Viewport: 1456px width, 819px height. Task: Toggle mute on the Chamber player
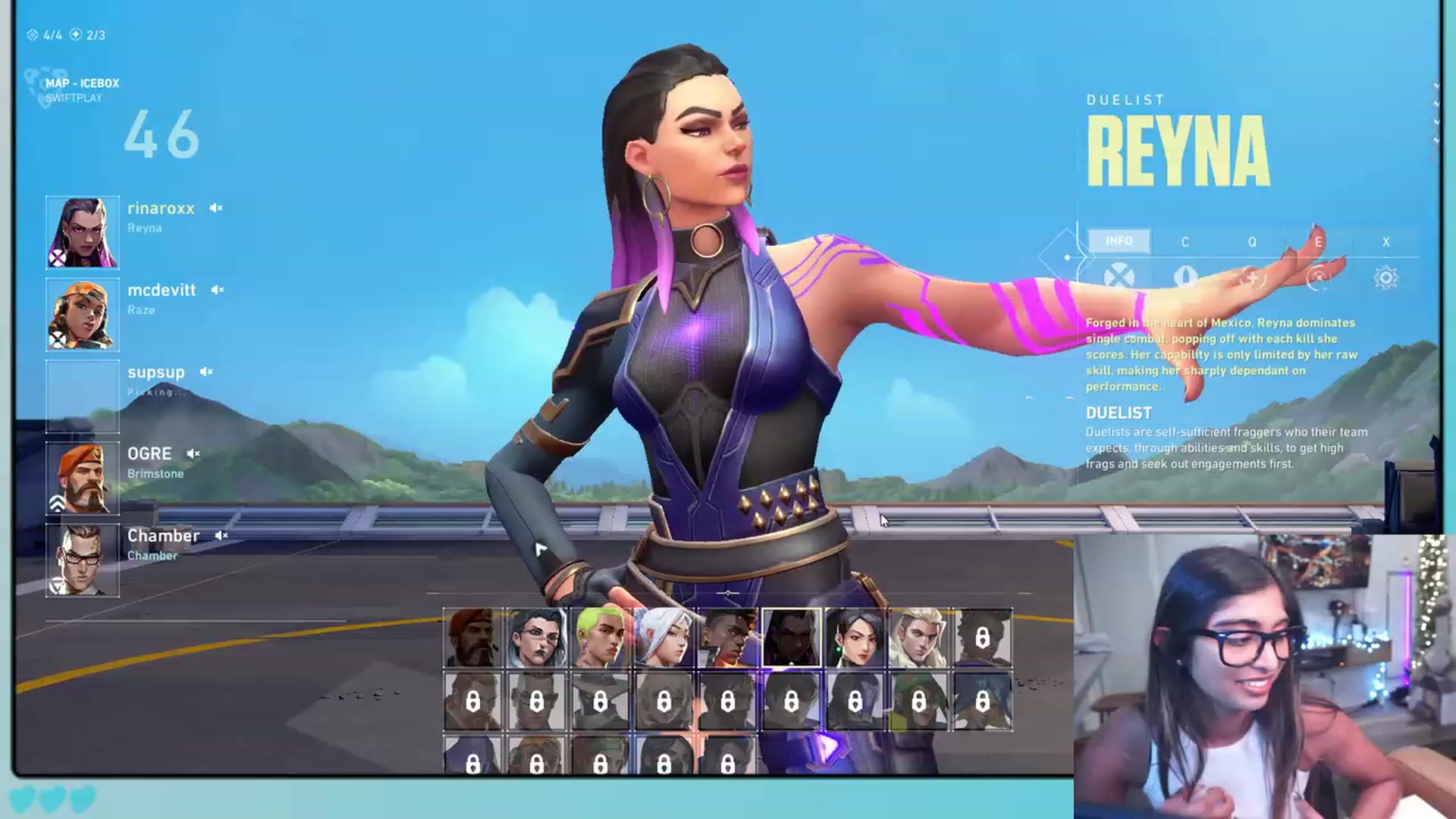coord(221,535)
